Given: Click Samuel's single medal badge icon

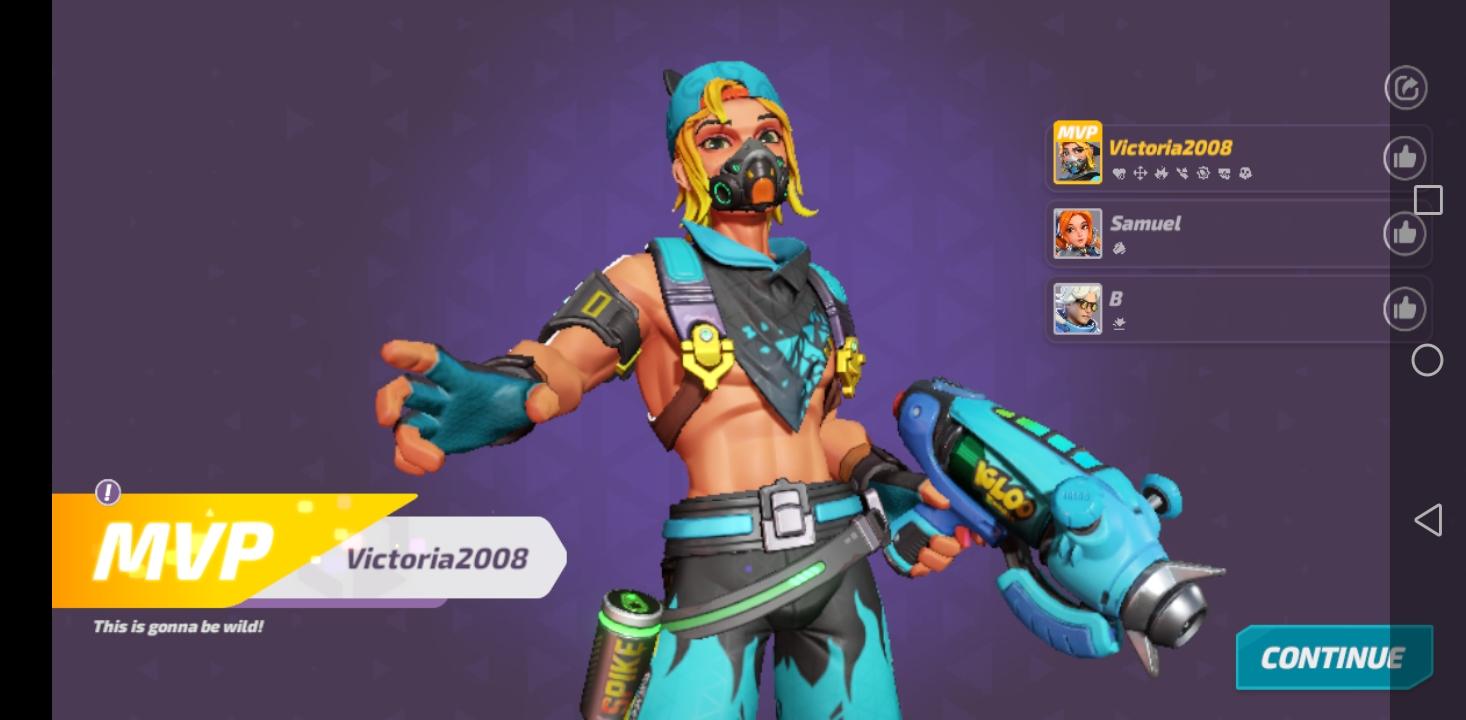Looking at the screenshot, I should click(x=1120, y=249).
